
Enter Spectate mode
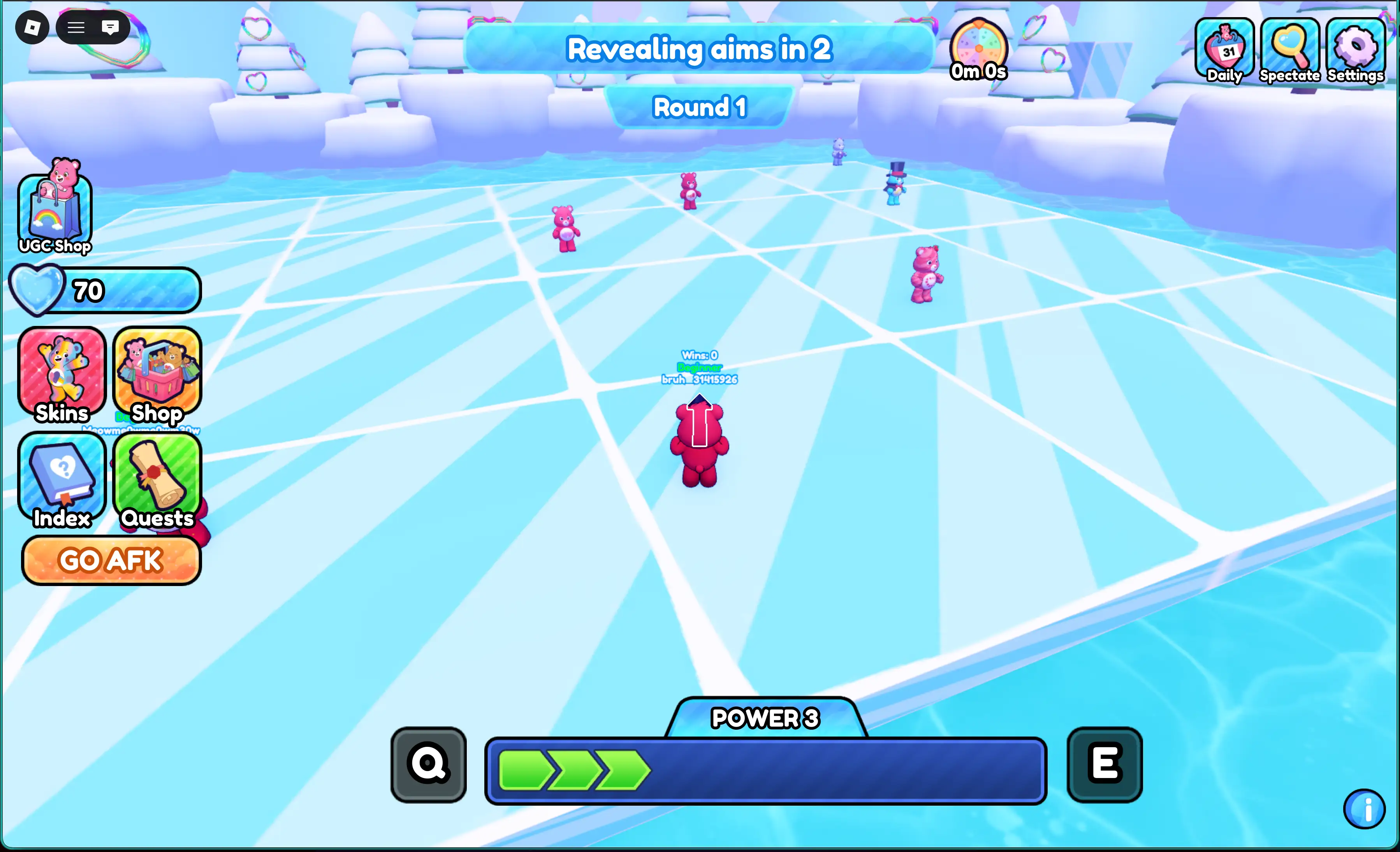1289,50
